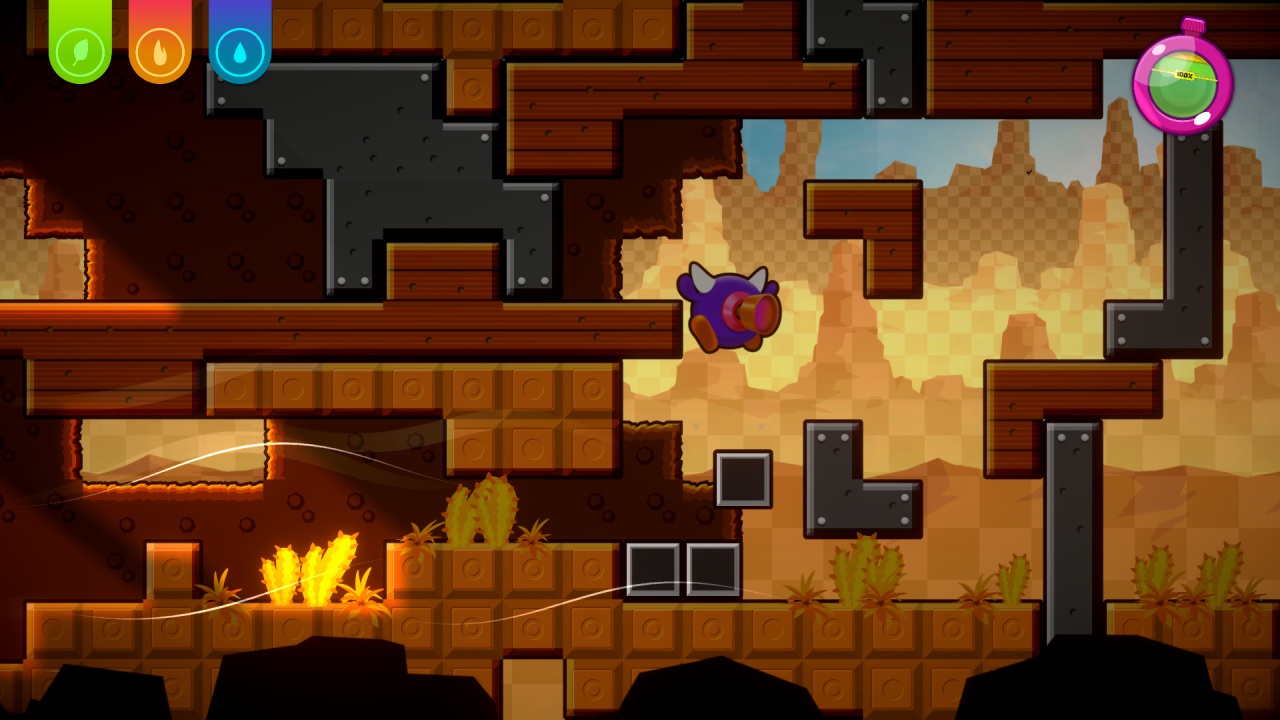
Task: Click the green liquid fill of the potion gauge
Action: click(x=1184, y=95)
